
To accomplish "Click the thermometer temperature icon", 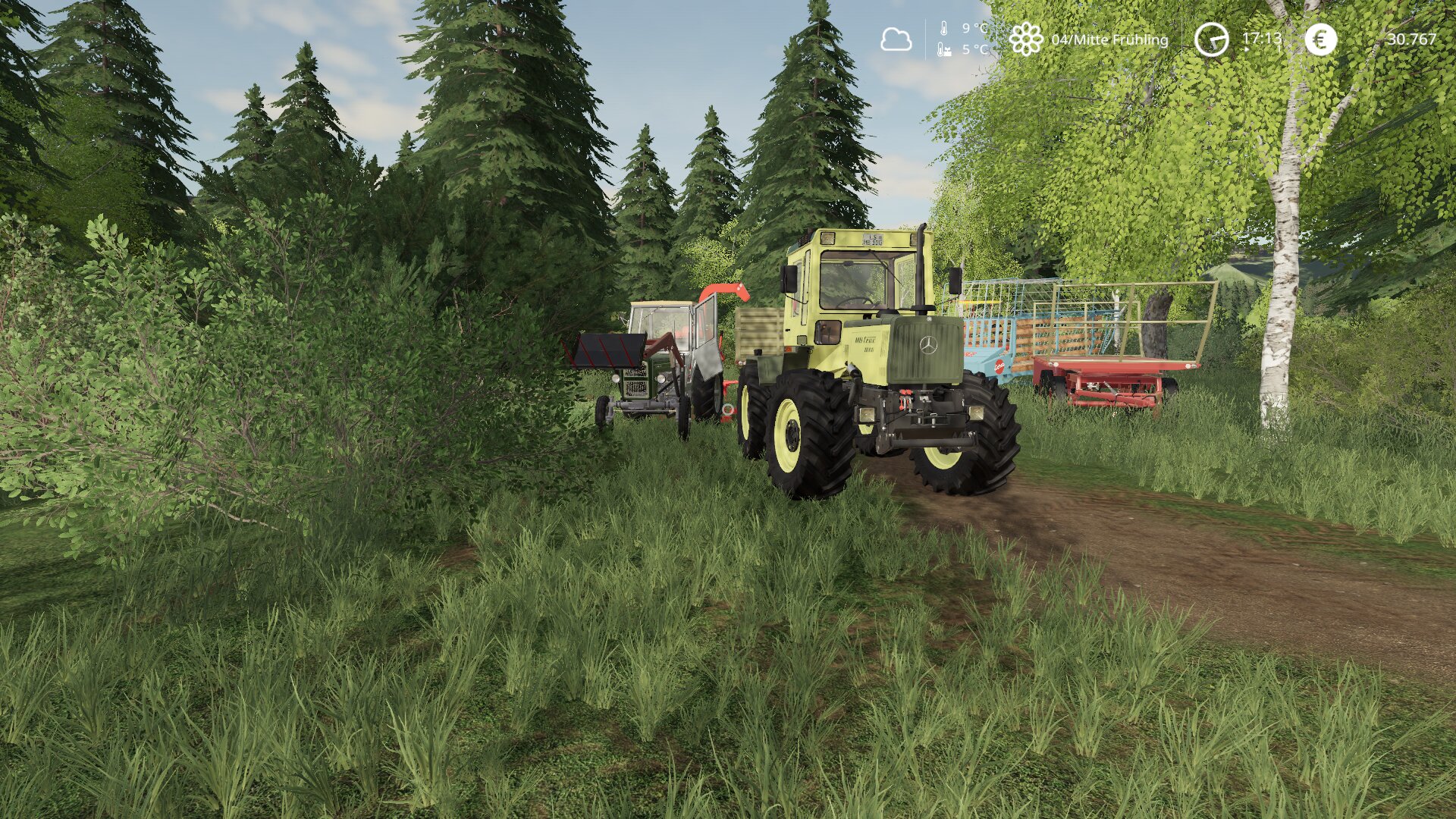I will tap(944, 30).
